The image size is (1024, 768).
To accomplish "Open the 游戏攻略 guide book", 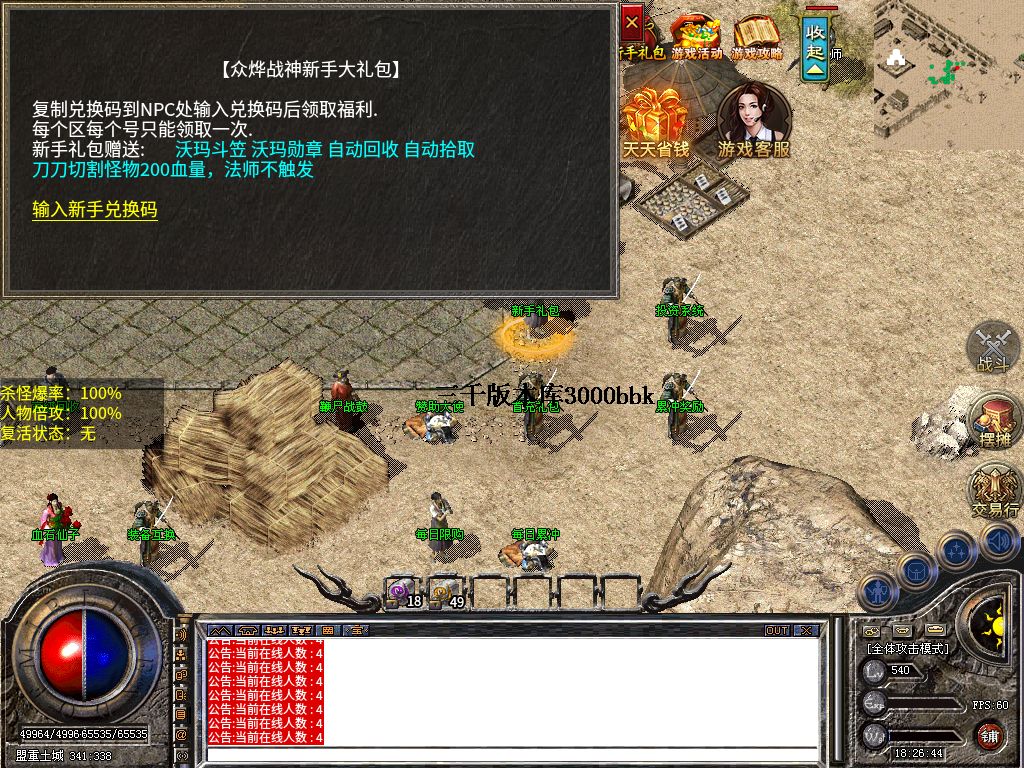I will click(756, 35).
